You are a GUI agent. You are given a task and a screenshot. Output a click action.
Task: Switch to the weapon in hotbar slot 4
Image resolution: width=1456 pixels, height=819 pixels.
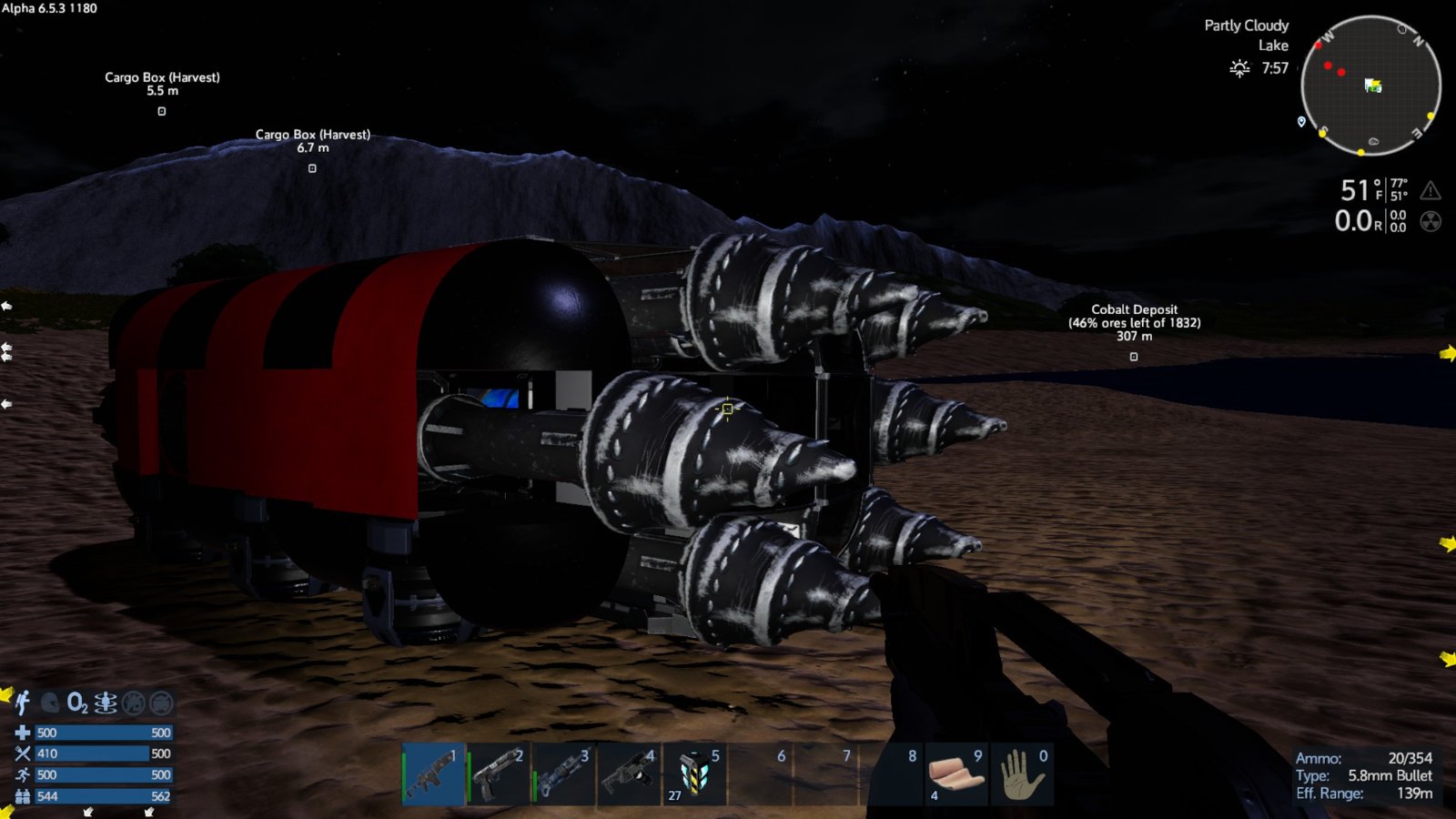click(x=630, y=774)
